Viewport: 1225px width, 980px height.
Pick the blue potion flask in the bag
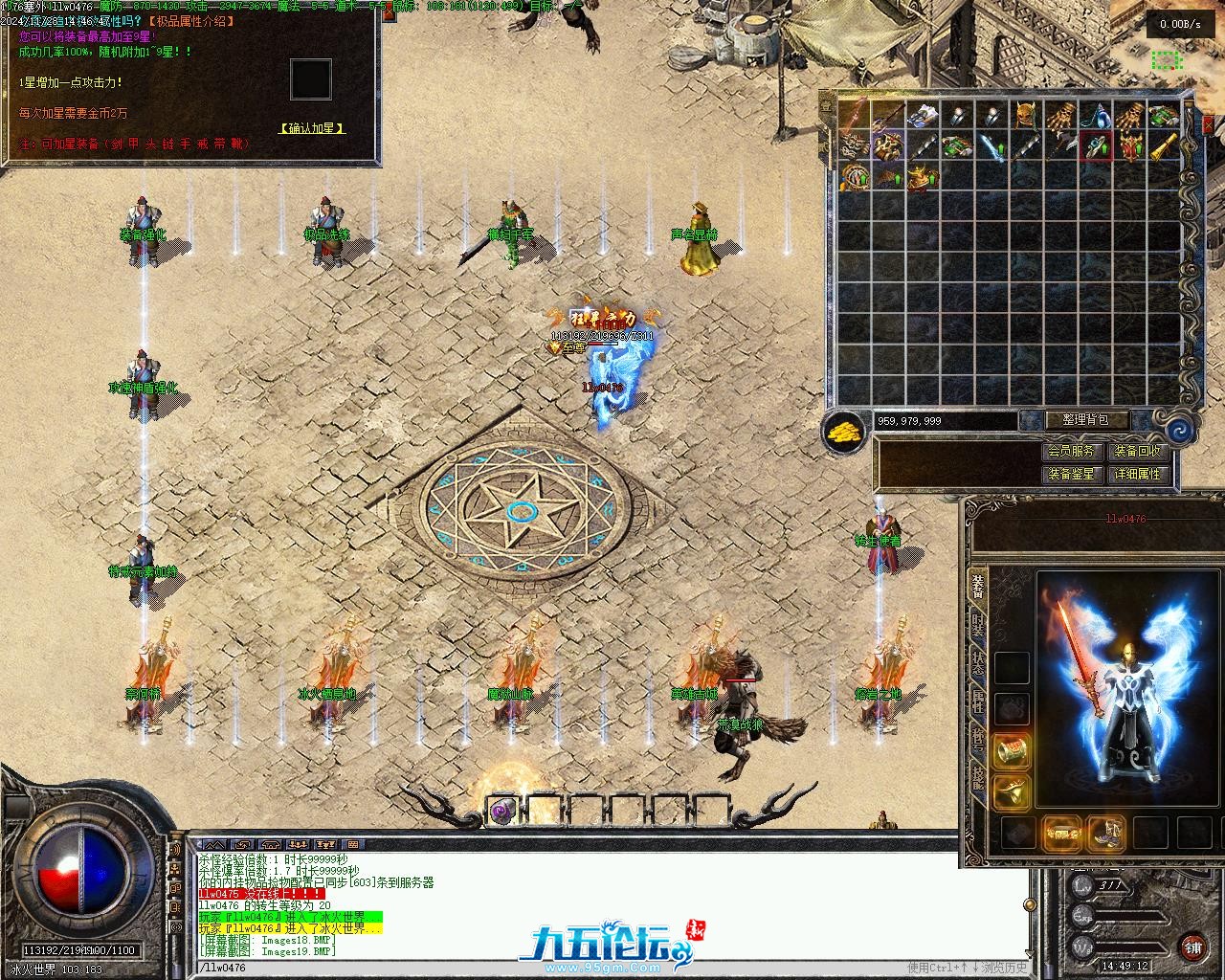[x=1096, y=115]
